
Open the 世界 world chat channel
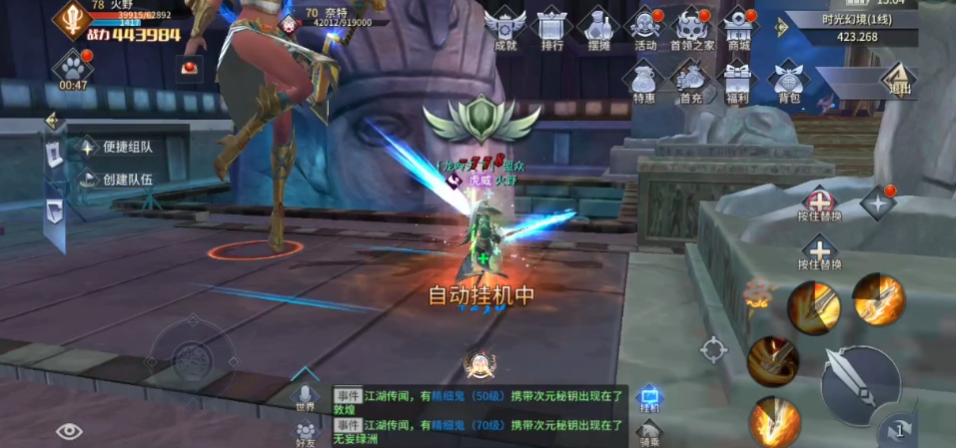[306, 397]
